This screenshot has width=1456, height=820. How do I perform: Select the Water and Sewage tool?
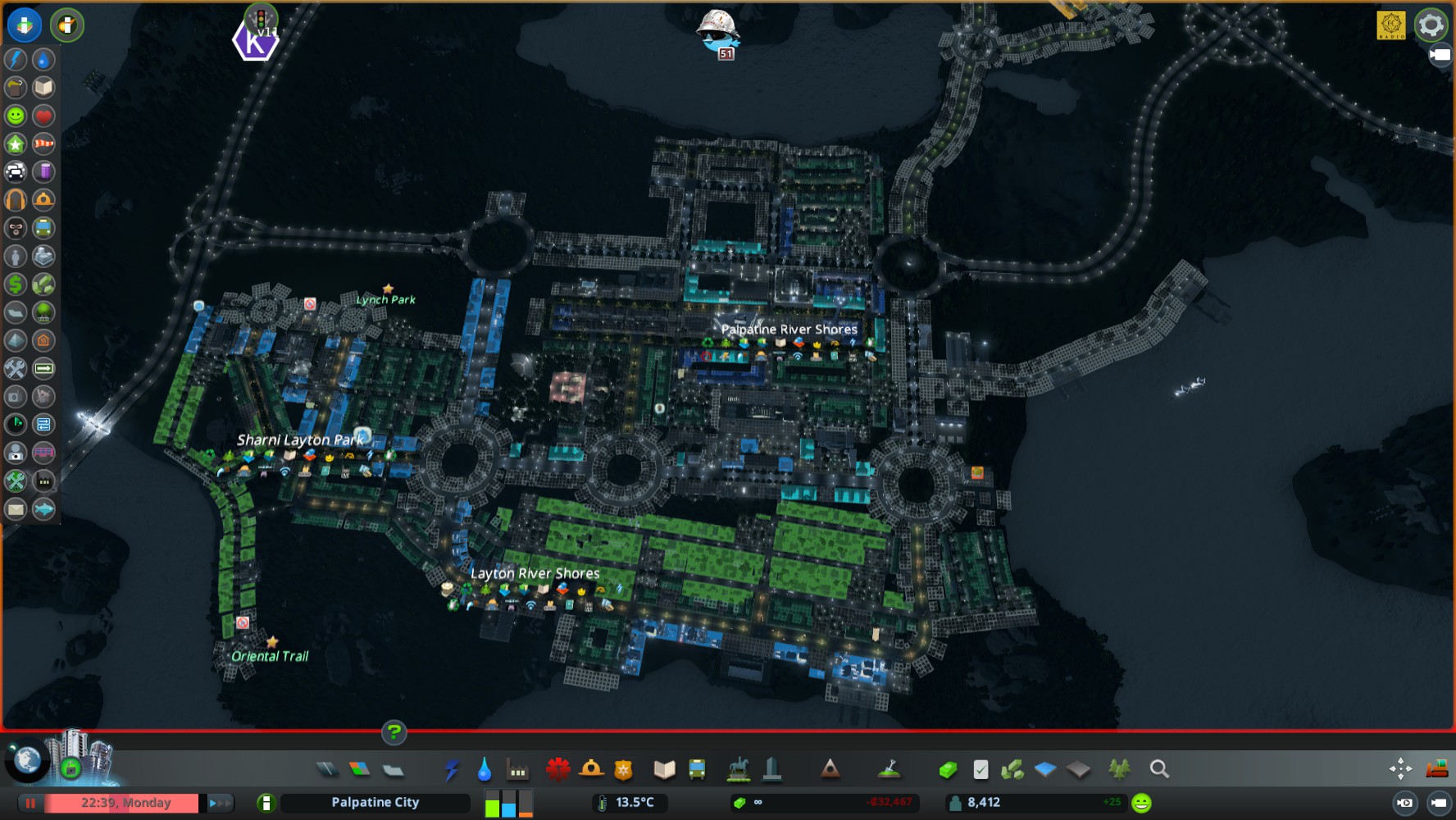tap(484, 769)
